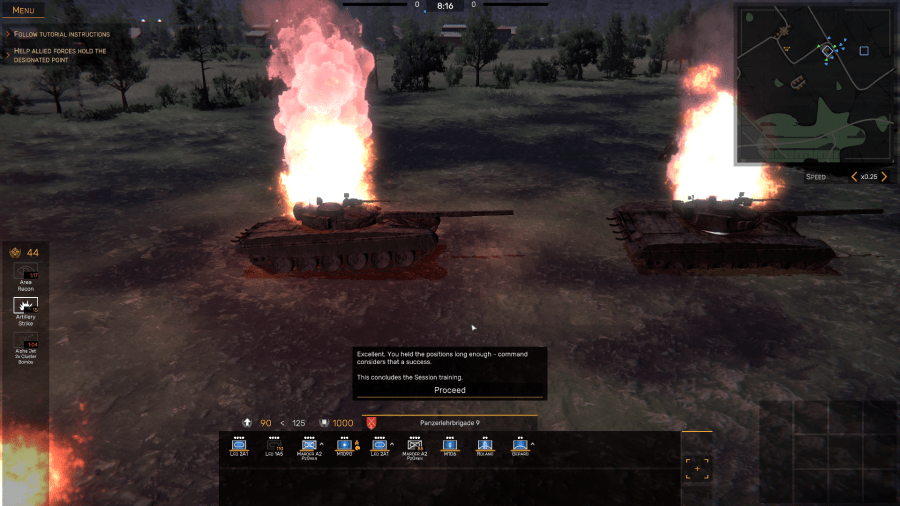Increase game speed with the right arrow
Image resolution: width=900 pixels, height=506 pixels.
[884, 177]
